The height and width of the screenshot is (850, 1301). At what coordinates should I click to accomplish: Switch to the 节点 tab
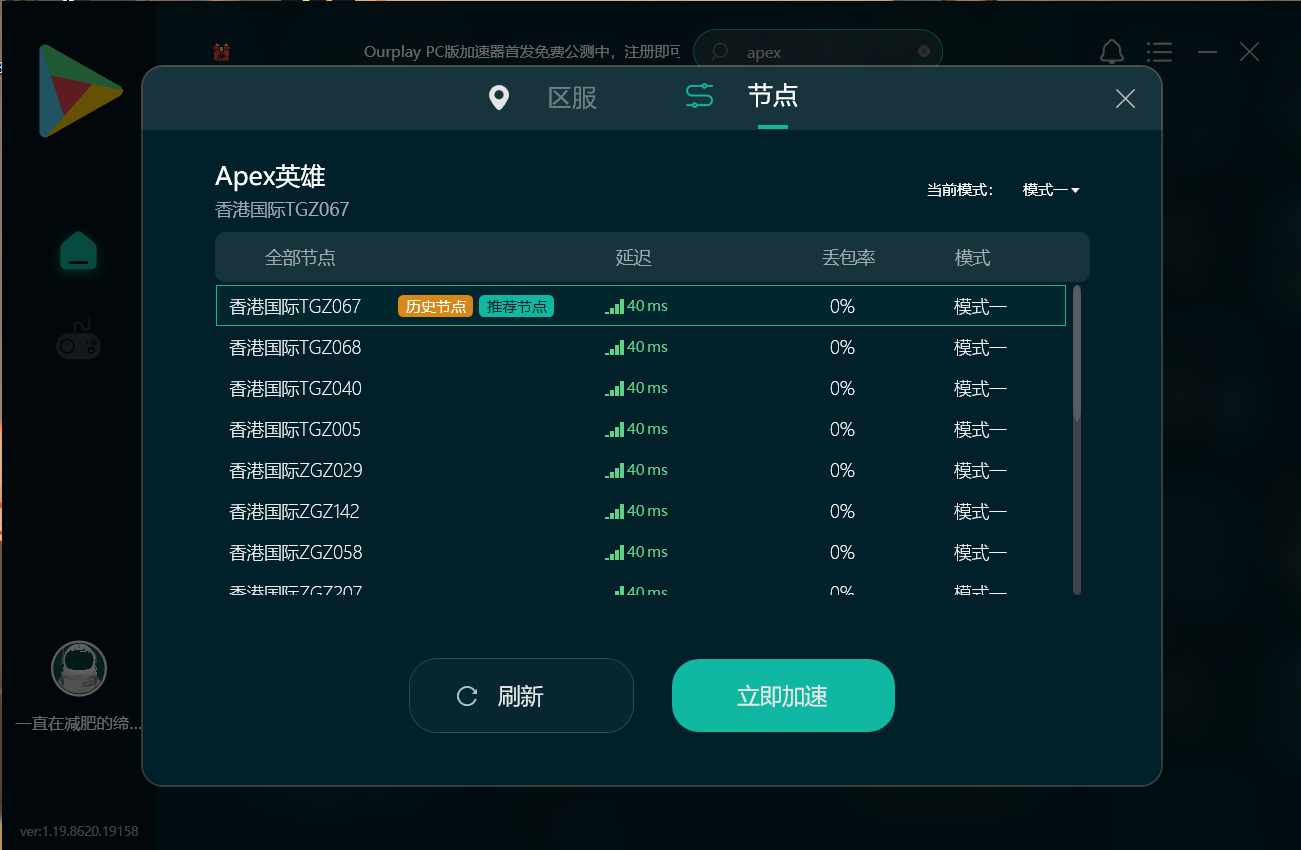tap(772, 98)
